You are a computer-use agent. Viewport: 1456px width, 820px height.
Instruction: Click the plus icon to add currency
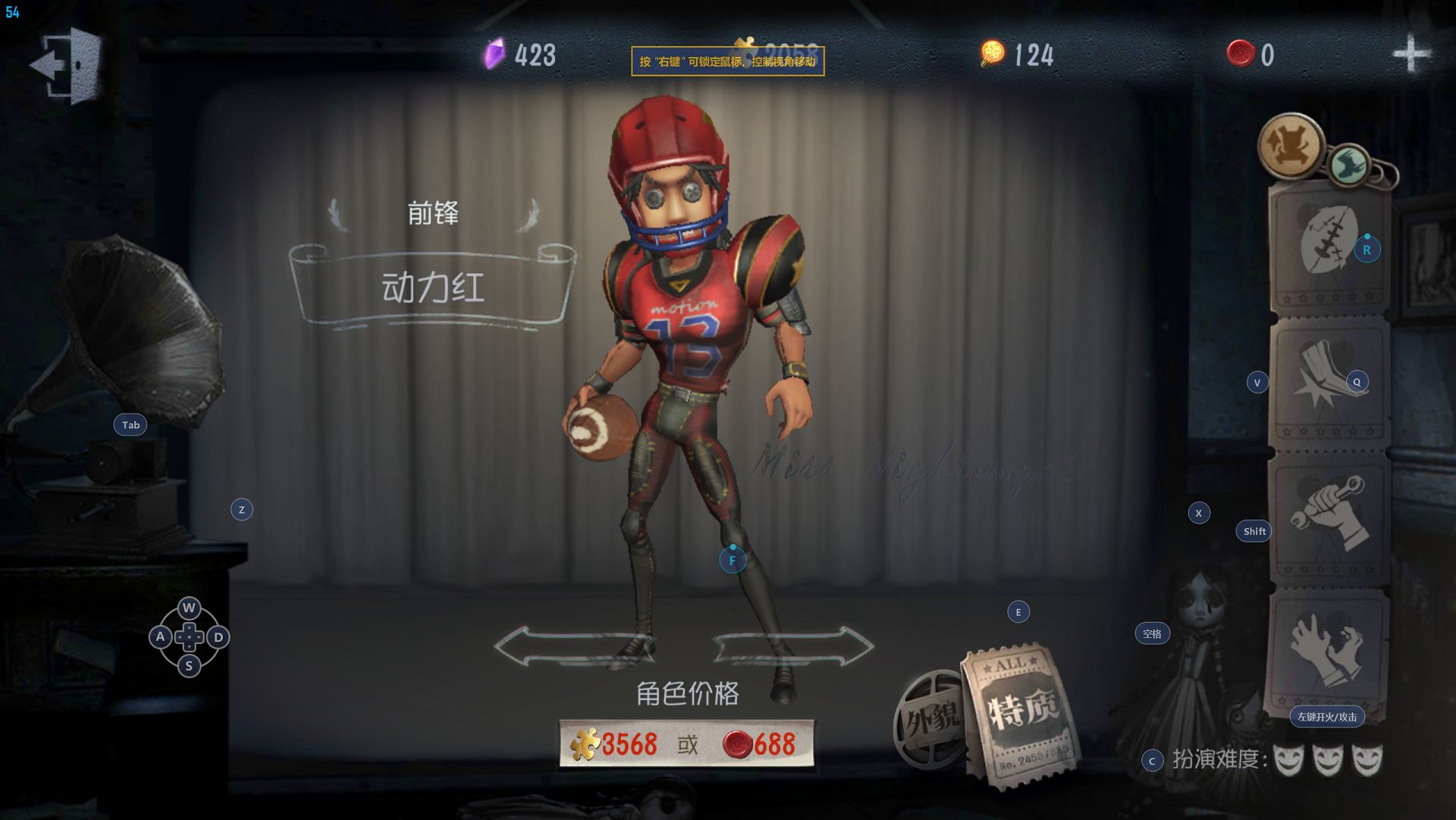tap(1410, 54)
